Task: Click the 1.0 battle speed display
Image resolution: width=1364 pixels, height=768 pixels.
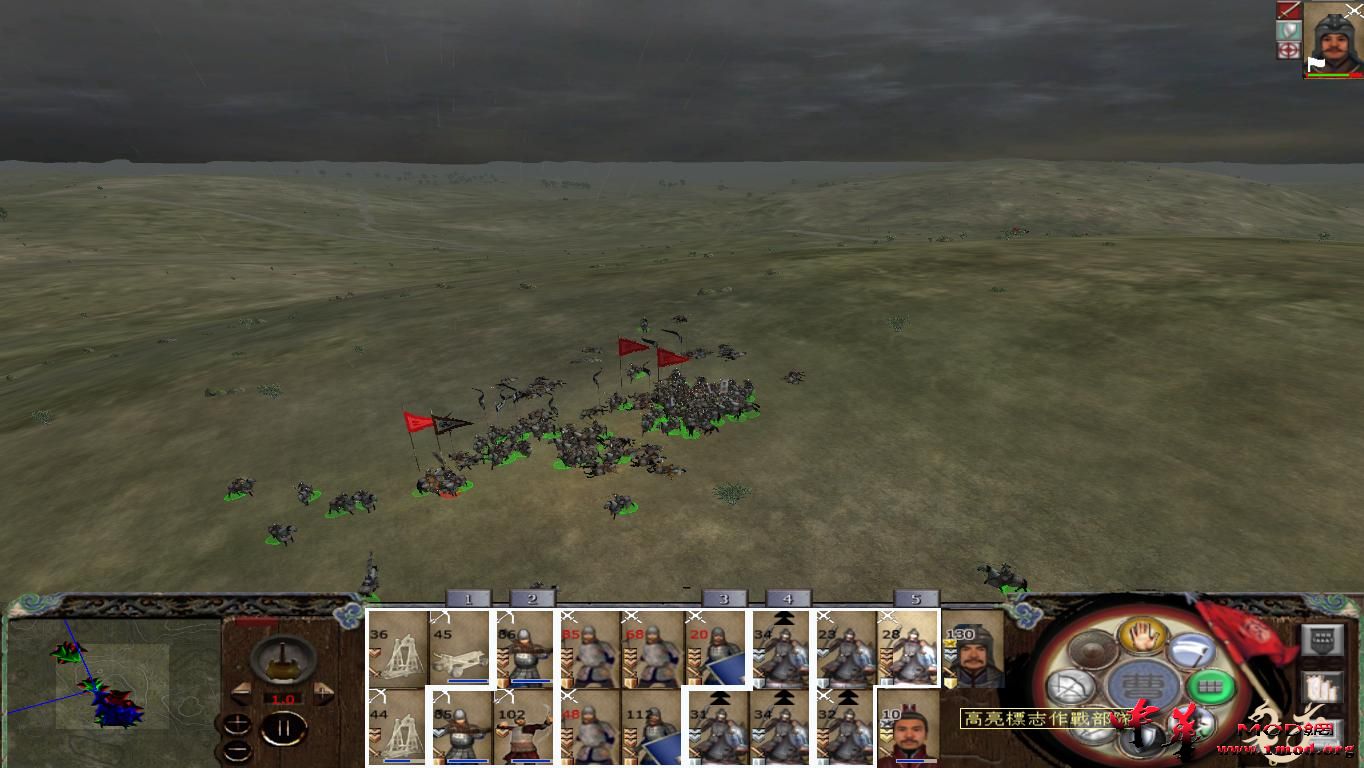Action: (x=284, y=698)
